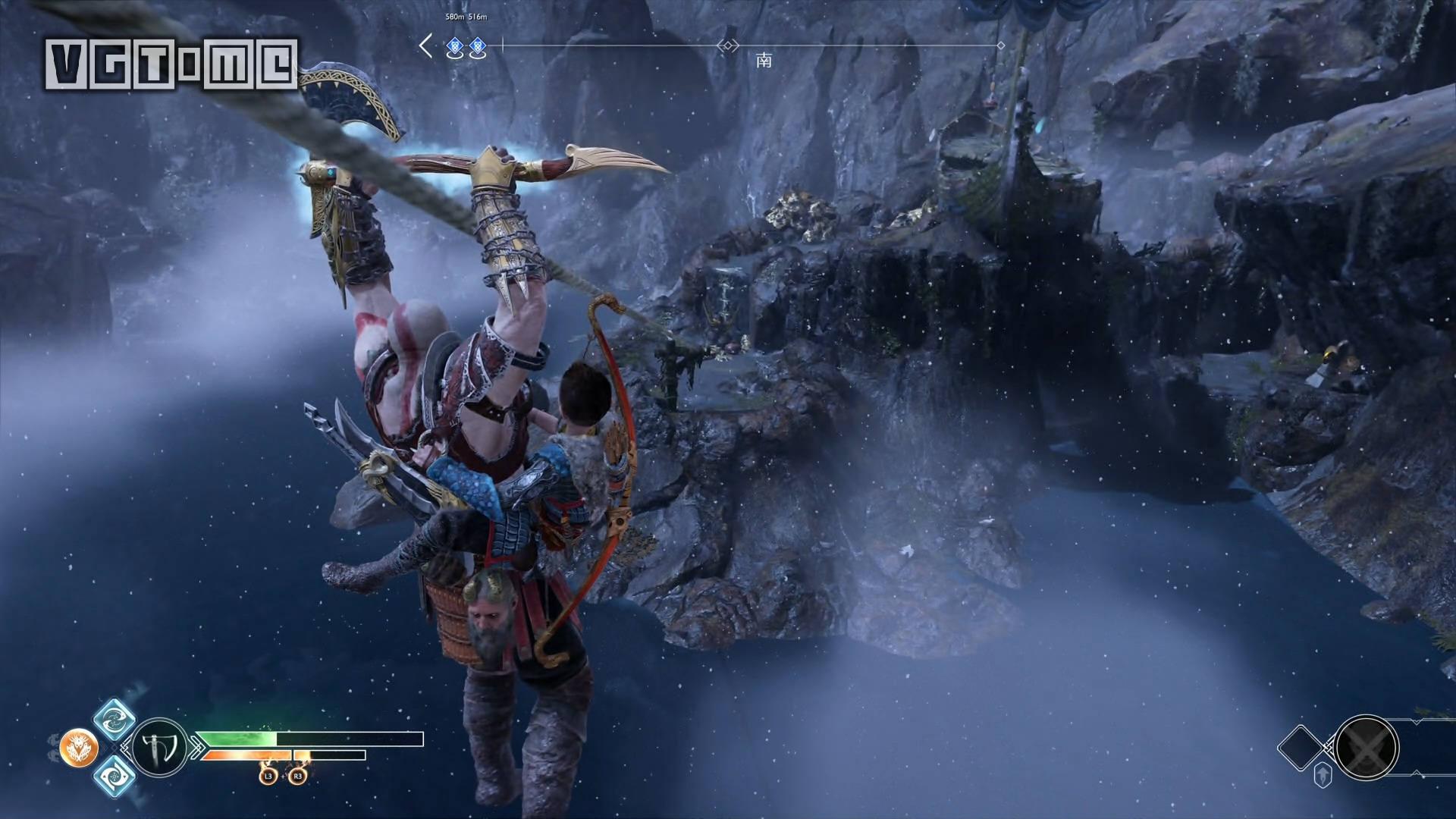Select the Leviathan Axe weapon icon

coord(159,747)
